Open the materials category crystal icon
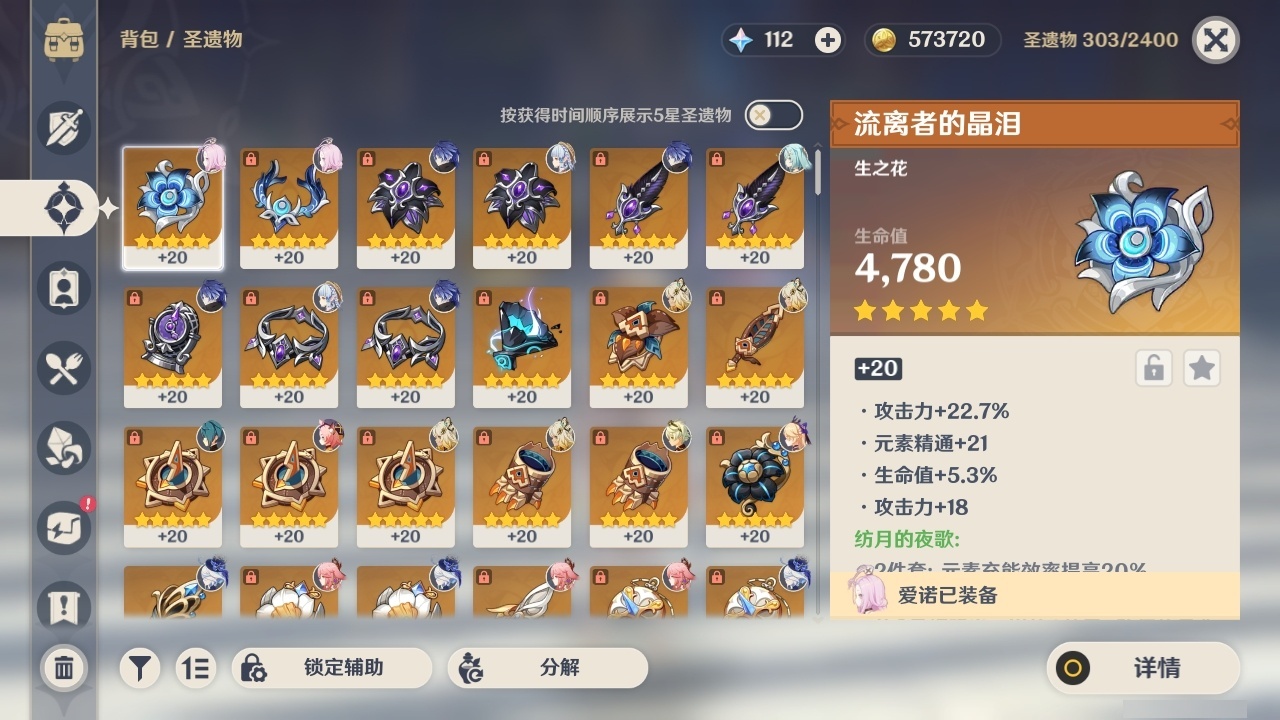The height and width of the screenshot is (720, 1280). 62,448
